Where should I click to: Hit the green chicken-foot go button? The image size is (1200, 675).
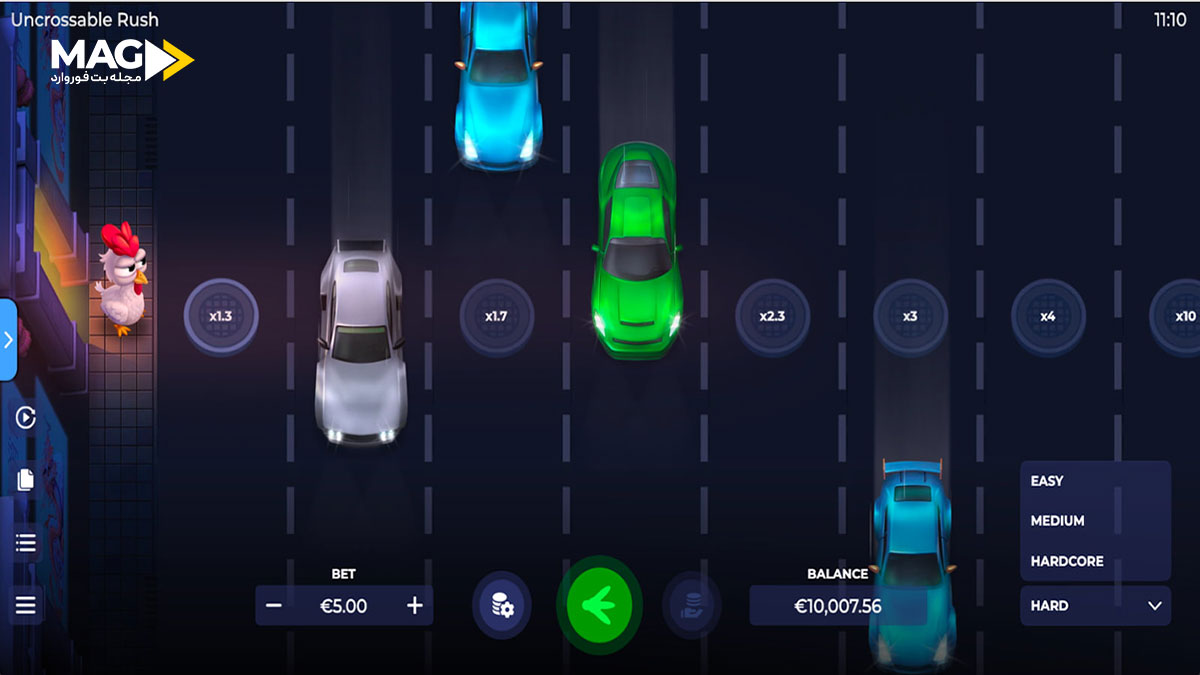(599, 605)
